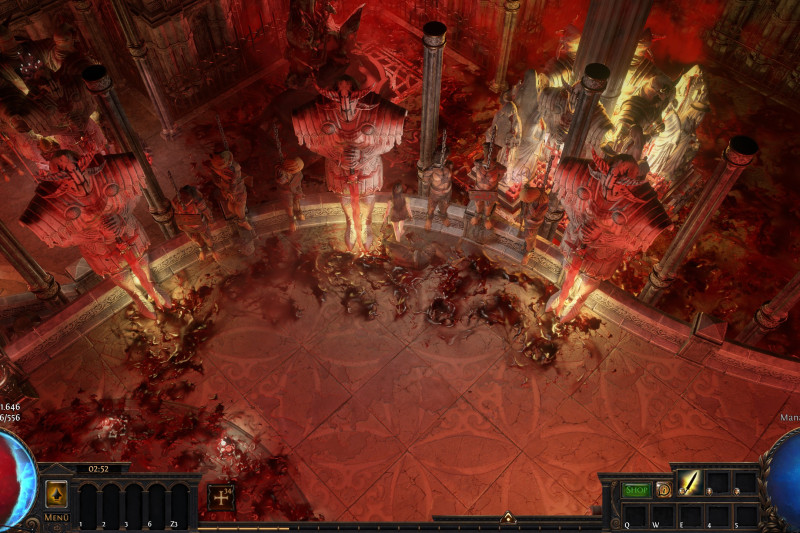Click the golden arrow level-up icon
800x533 pixels.
pos(56,494)
